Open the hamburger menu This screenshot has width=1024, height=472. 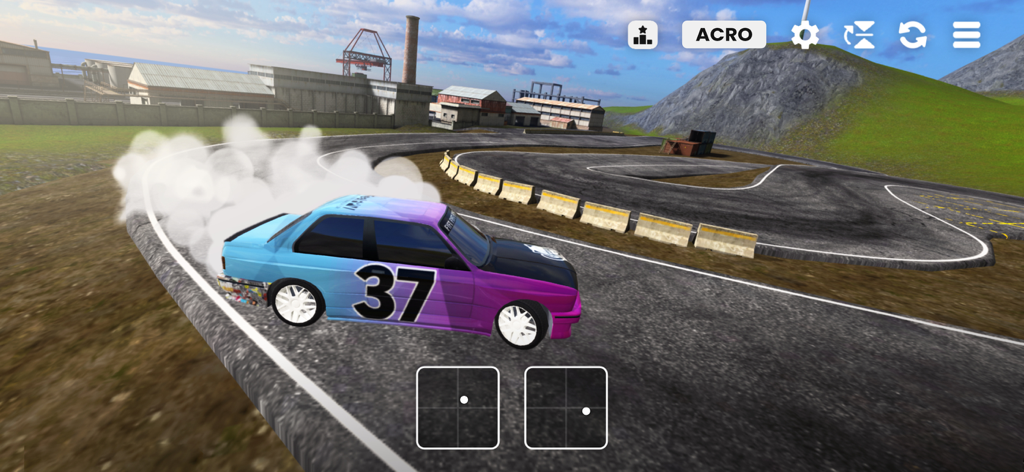966,35
